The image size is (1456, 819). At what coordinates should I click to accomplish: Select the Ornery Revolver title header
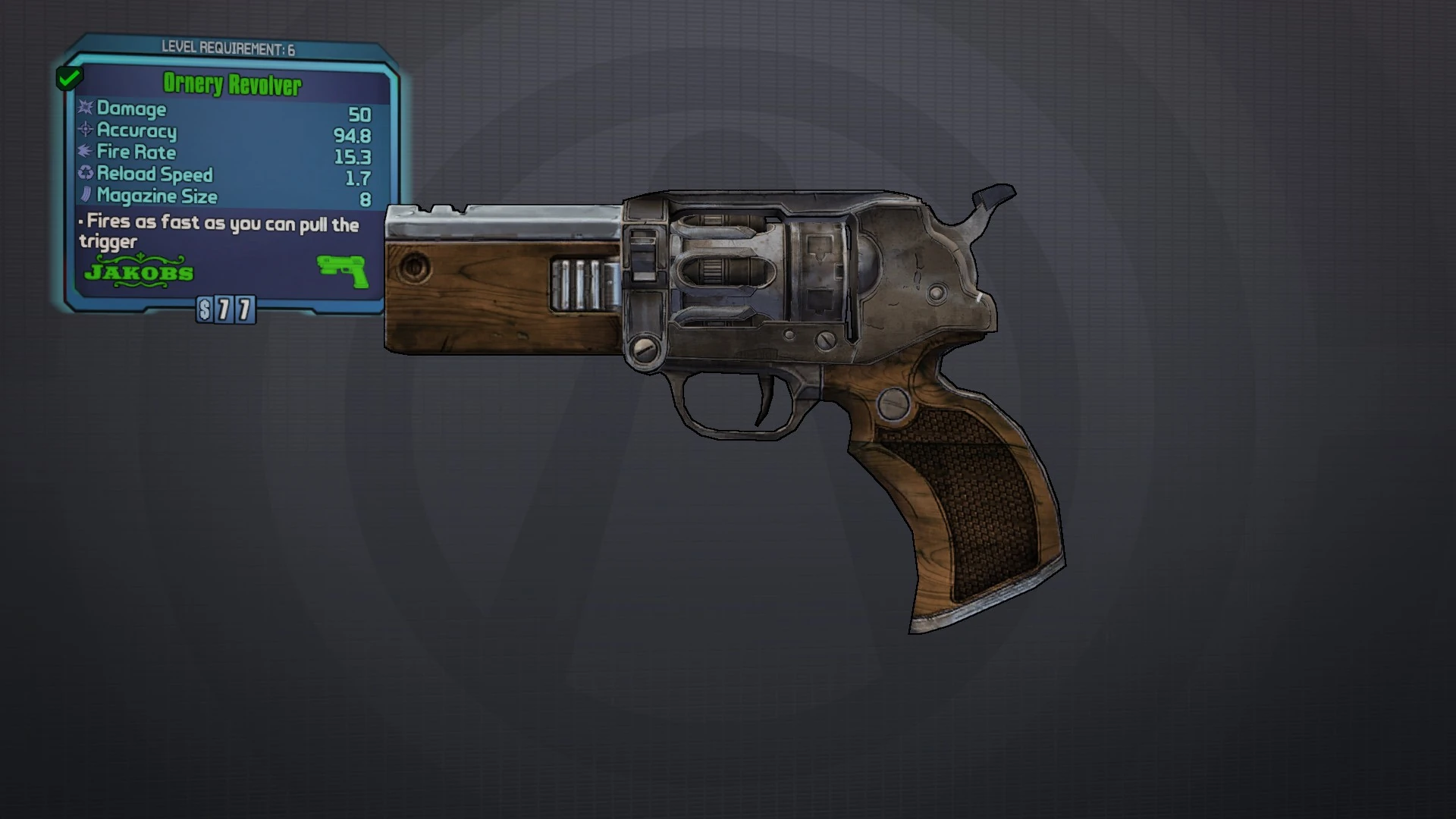tap(231, 85)
